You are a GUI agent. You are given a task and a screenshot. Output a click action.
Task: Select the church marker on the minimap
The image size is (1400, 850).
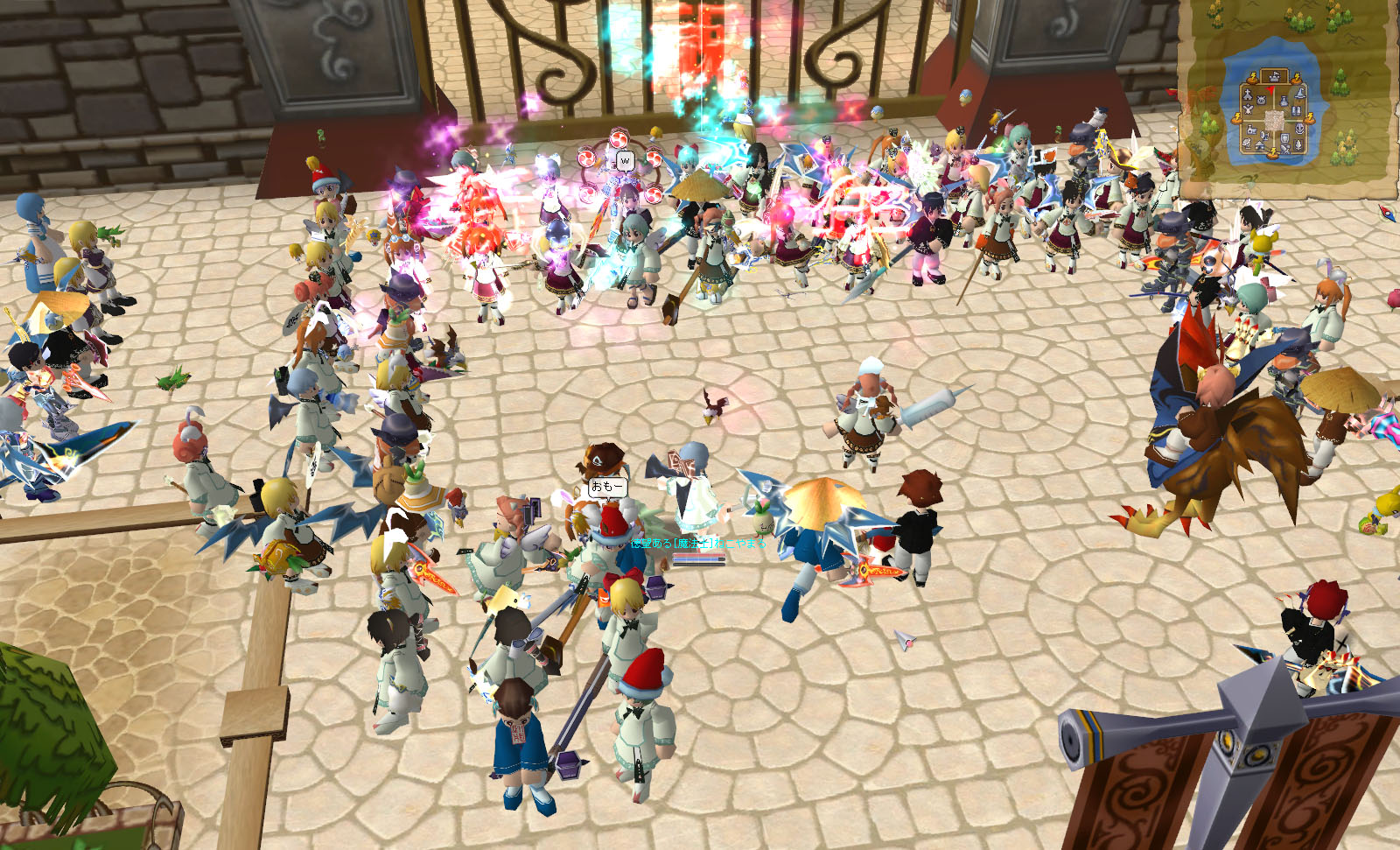[x=1248, y=95]
